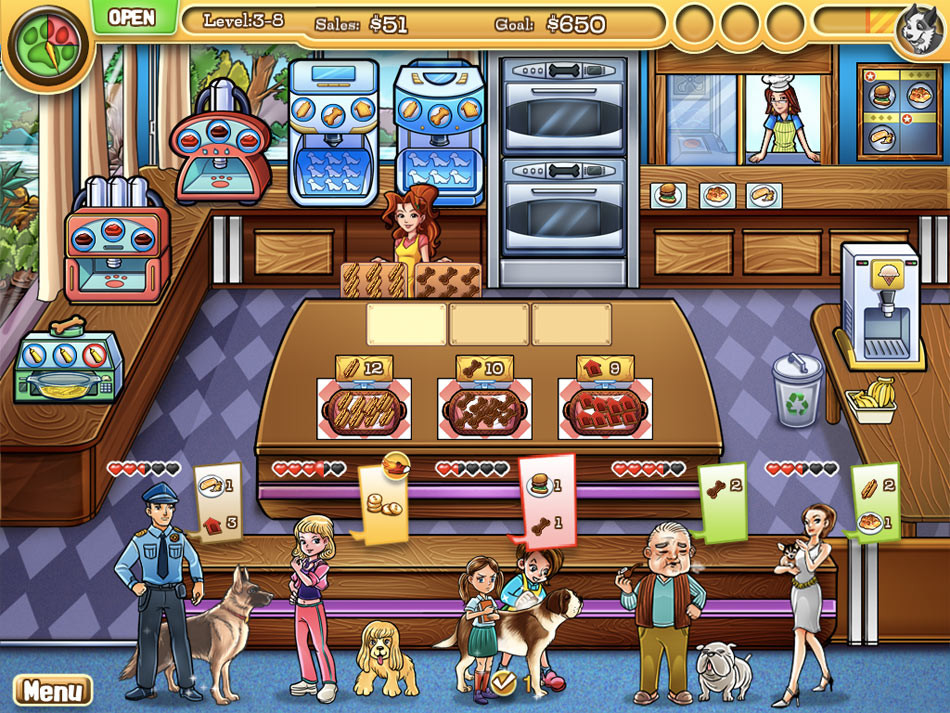
Task: Click the gold checkmark coin on floor
Action: (504, 683)
